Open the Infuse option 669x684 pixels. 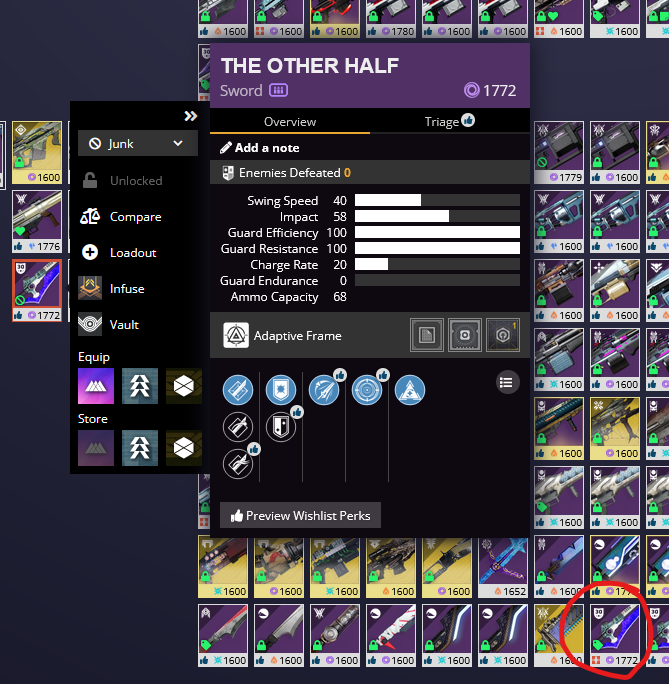pyautogui.click(x=126, y=289)
